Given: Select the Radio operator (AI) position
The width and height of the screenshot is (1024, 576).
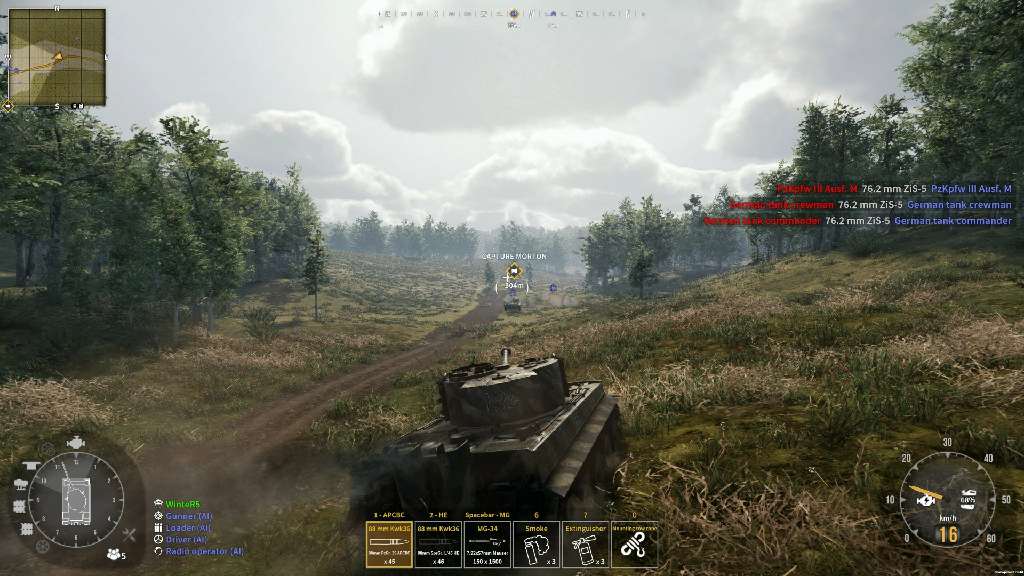Looking at the screenshot, I should [x=204, y=552].
